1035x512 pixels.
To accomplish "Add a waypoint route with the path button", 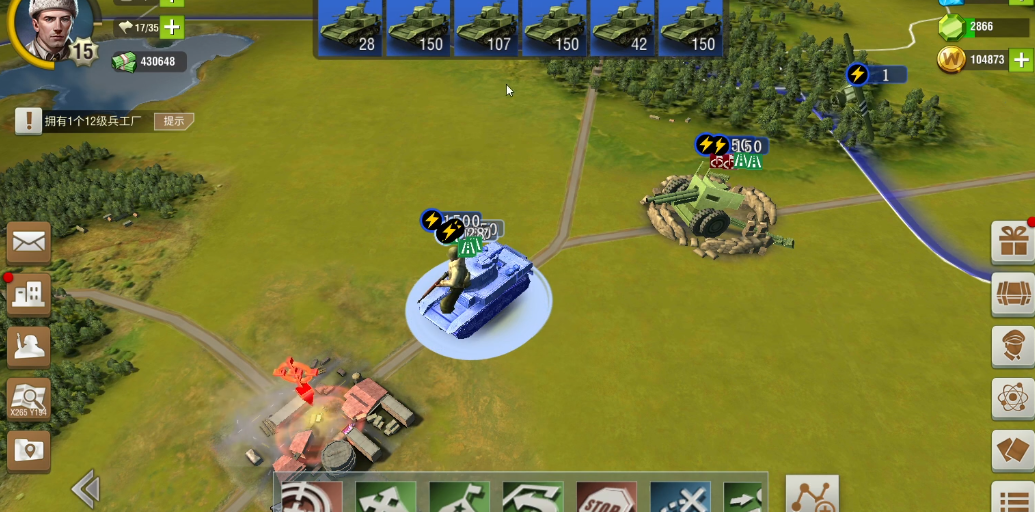I will coord(811,494).
